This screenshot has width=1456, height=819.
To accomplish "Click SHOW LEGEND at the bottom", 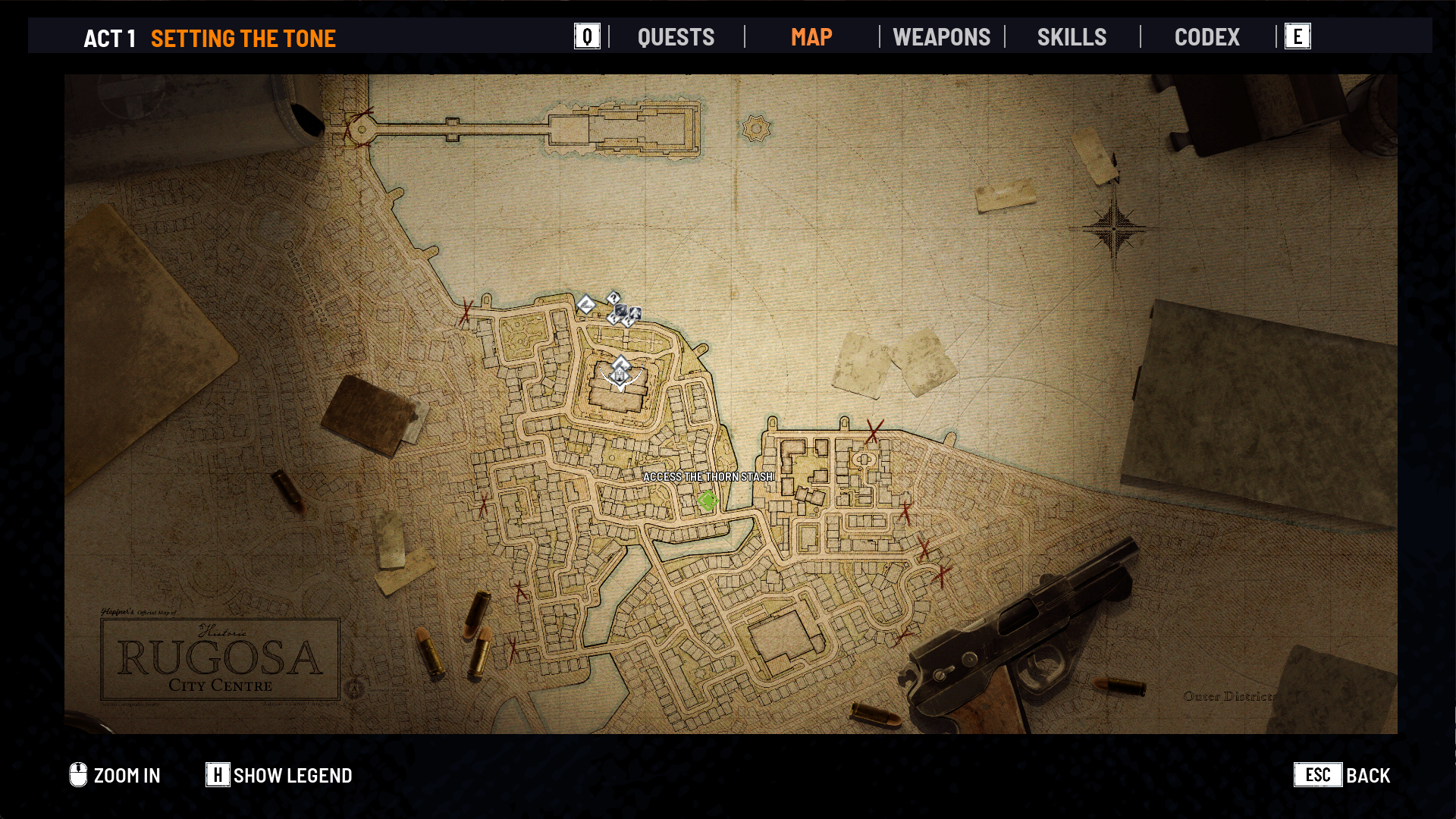I will tap(292, 775).
